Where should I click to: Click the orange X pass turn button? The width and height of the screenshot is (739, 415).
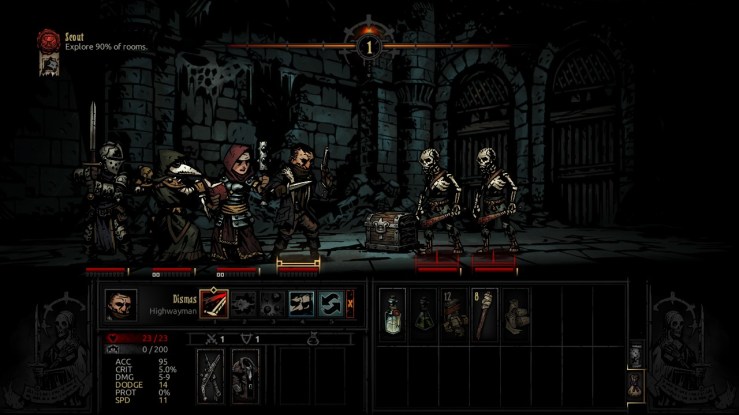pyautogui.click(x=349, y=303)
